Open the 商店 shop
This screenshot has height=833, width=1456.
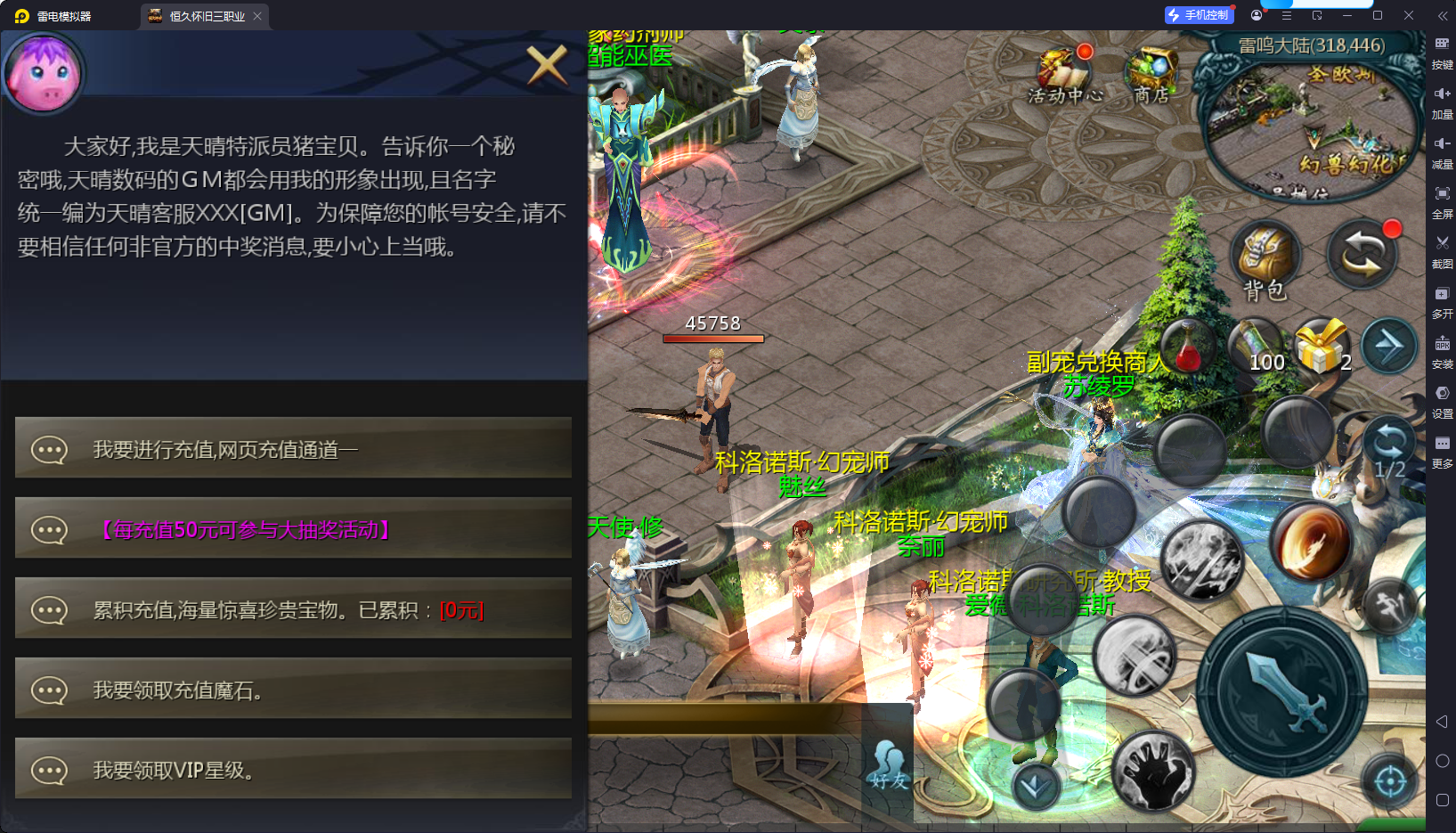pos(1154,67)
